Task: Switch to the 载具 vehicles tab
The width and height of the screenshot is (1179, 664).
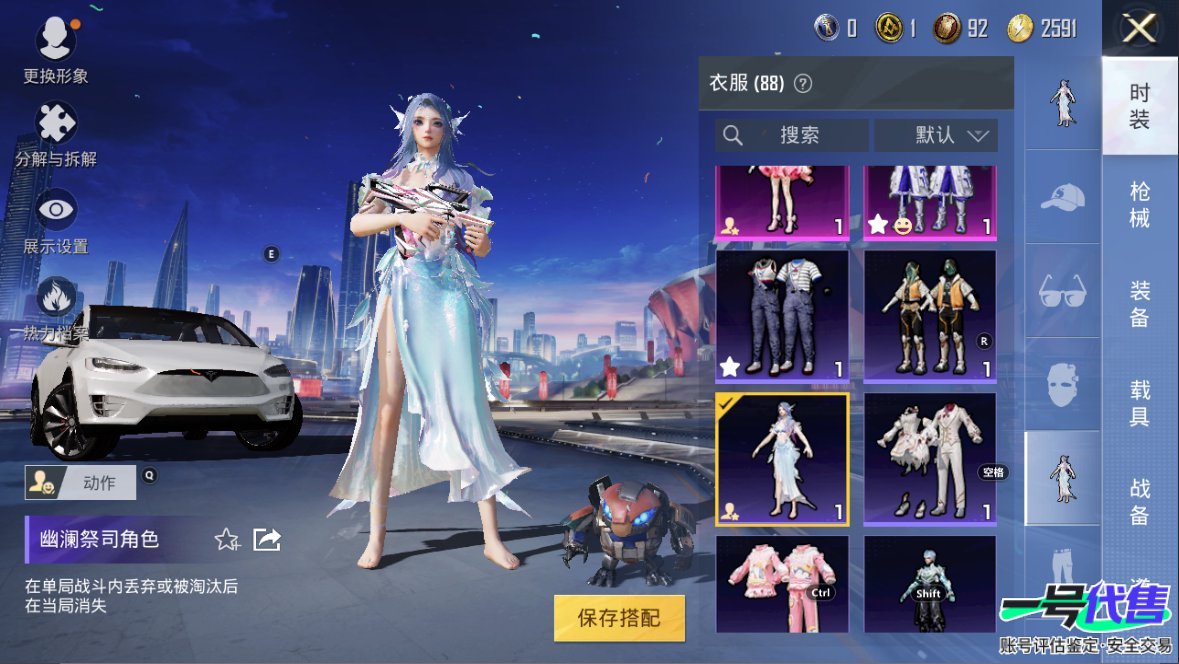Action: tap(1140, 403)
